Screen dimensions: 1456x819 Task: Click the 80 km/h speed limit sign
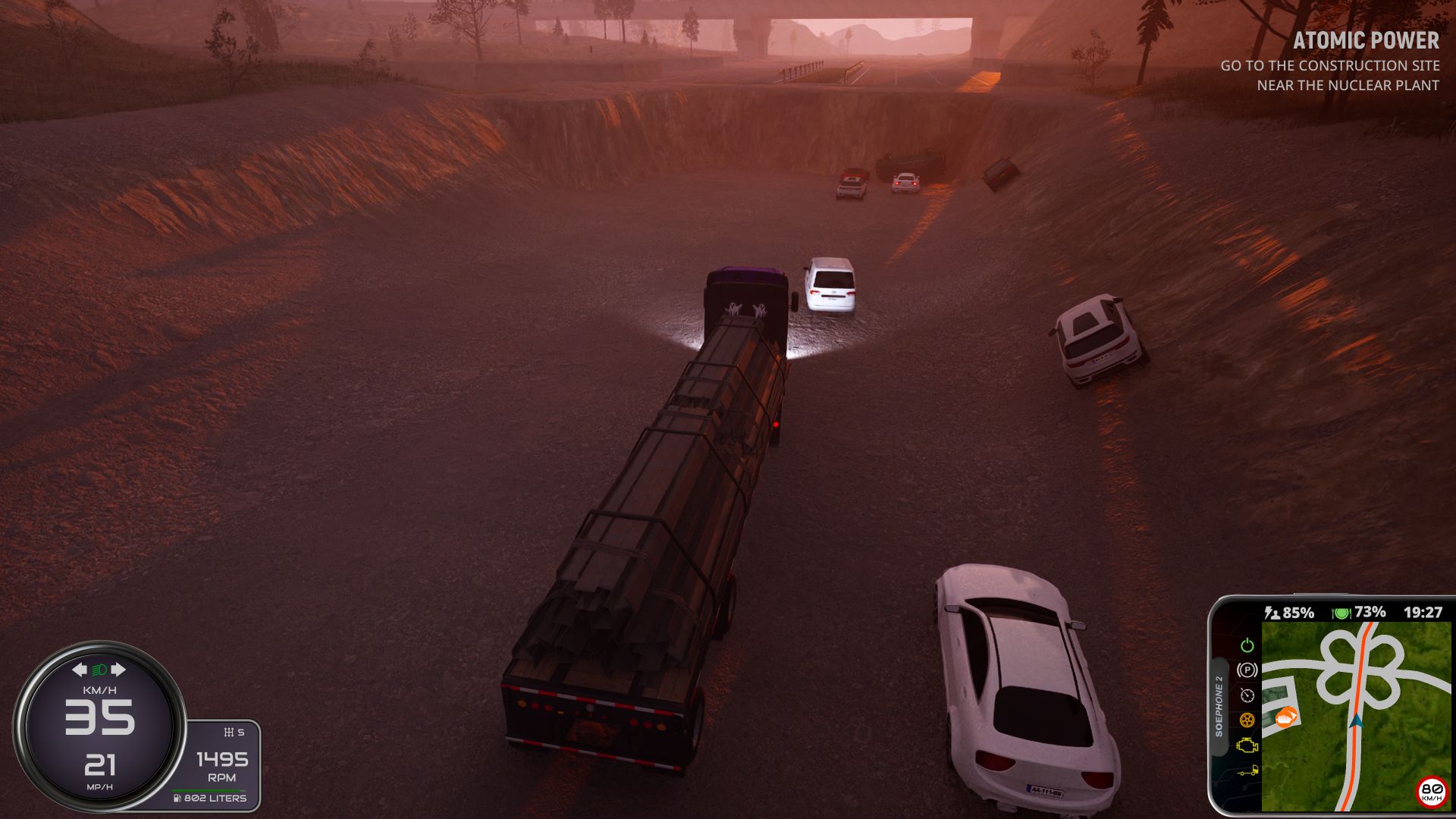pos(1431,792)
